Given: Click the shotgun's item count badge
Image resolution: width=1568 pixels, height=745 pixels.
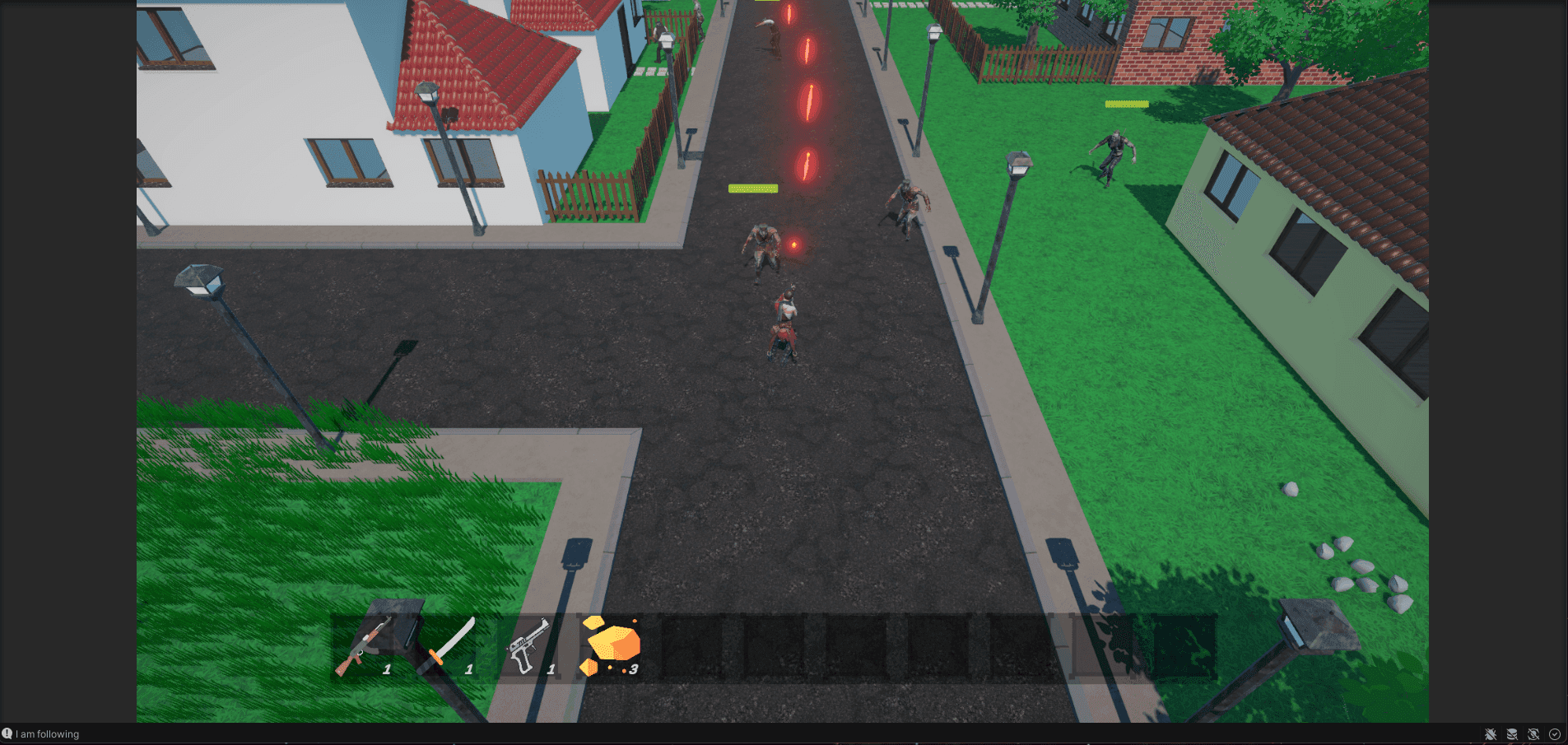Looking at the screenshot, I should 386,669.
